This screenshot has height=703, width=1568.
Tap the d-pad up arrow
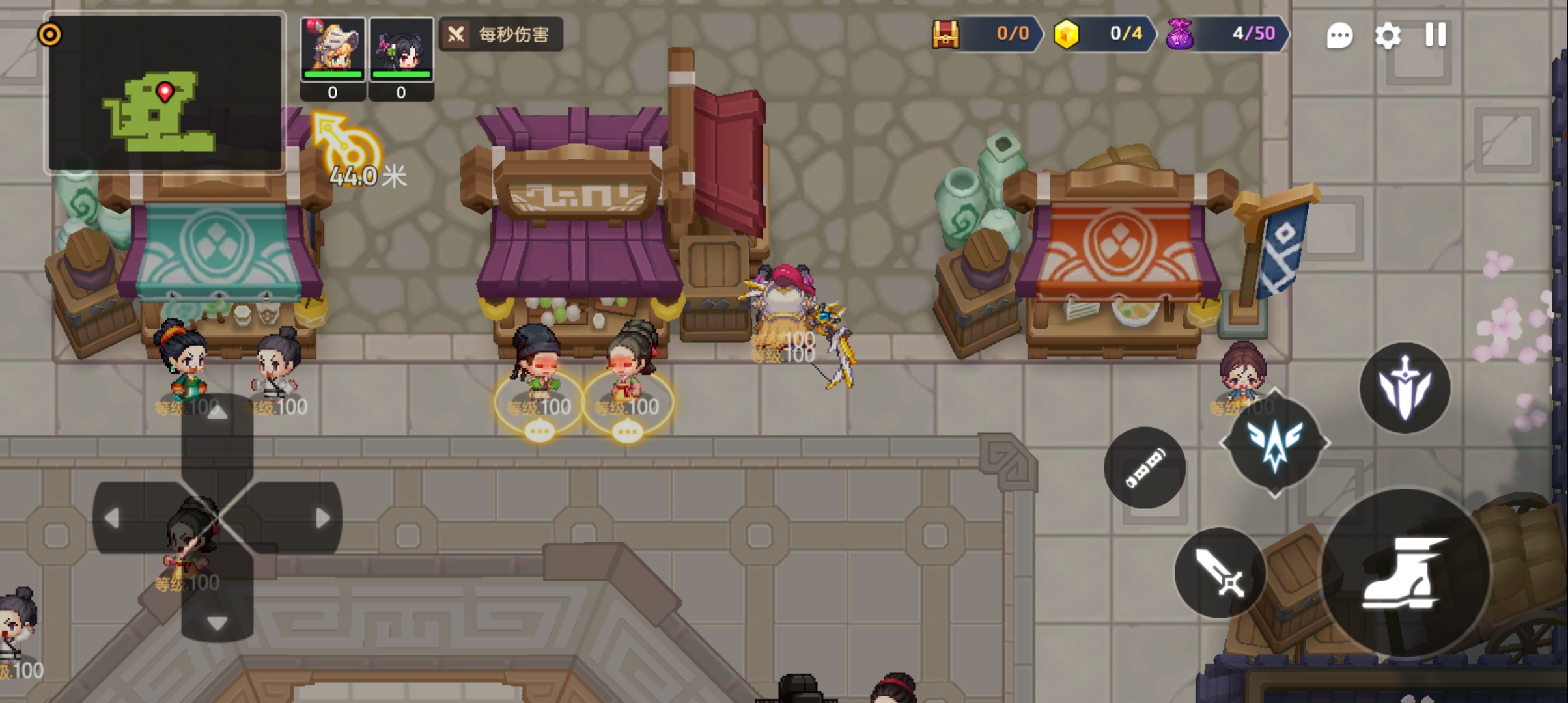[217, 413]
